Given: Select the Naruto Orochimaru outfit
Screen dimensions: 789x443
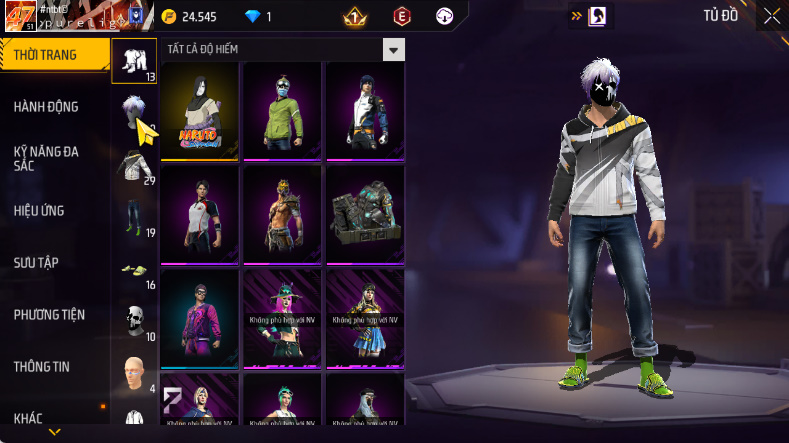Looking at the screenshot, I should click(200, 110).
